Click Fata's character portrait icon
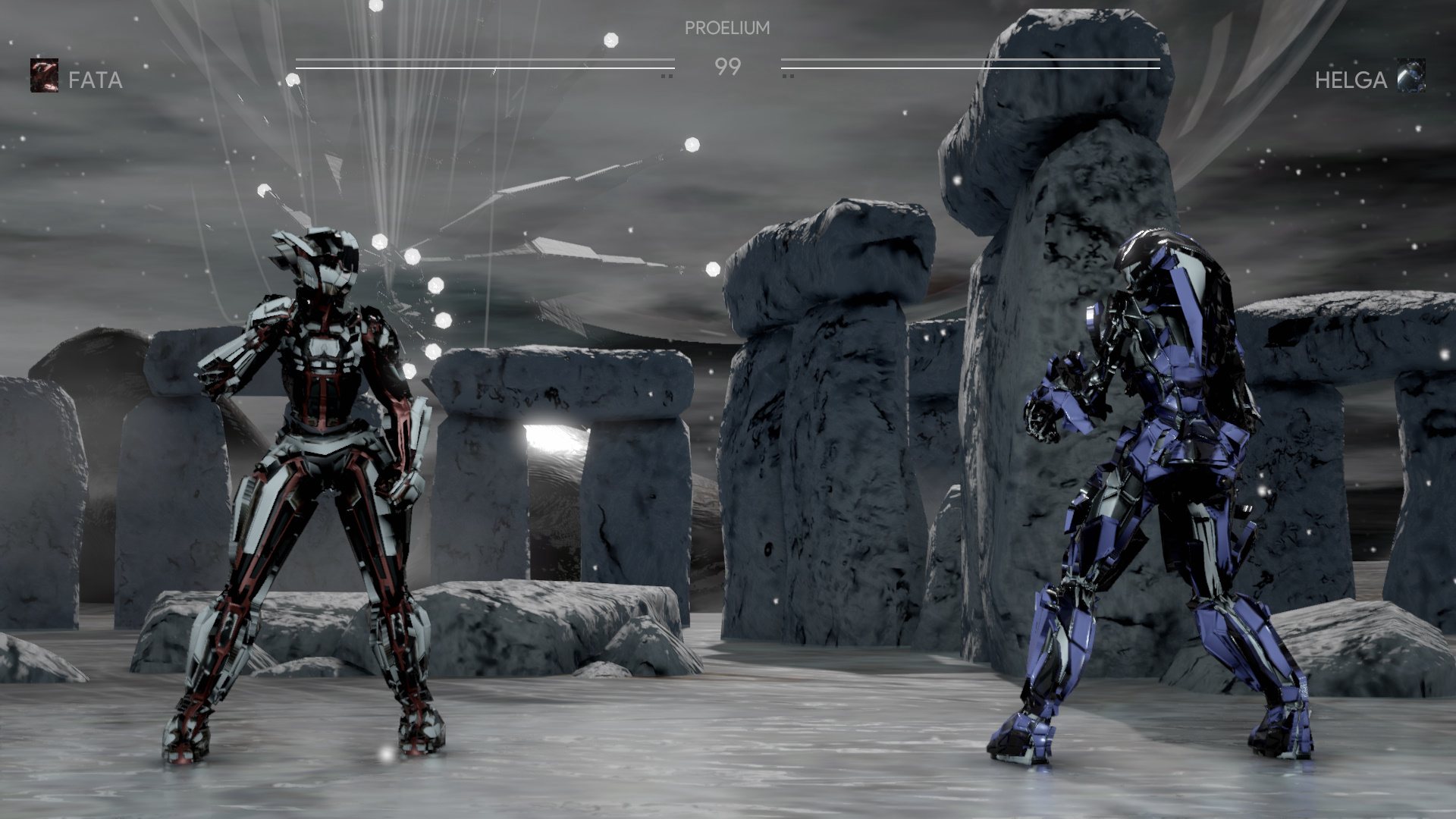The height and width of the screenshot is (819, 1456). [44, 76]
